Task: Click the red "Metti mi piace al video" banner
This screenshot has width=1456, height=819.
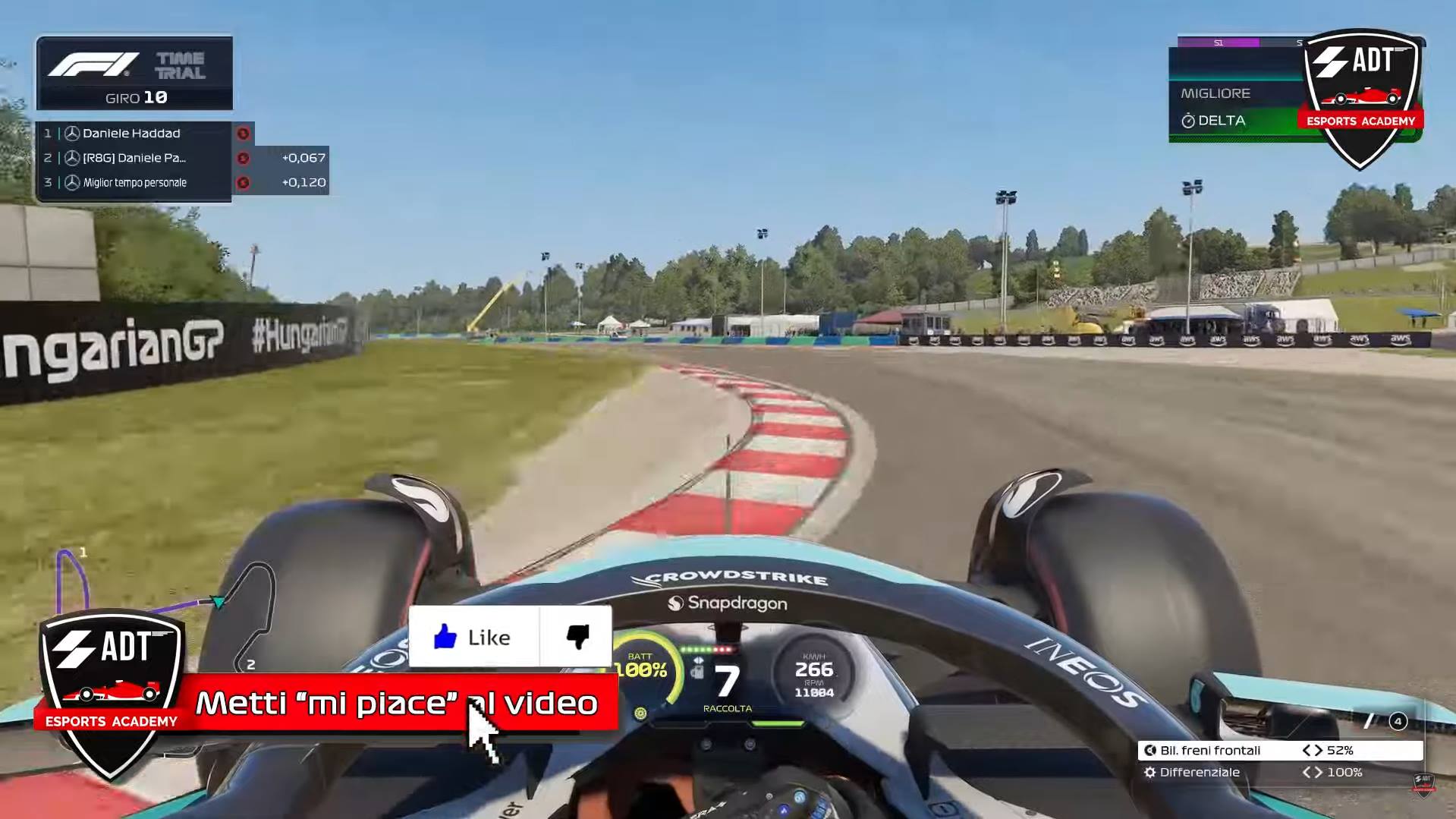Action: [x=398, y=703]
